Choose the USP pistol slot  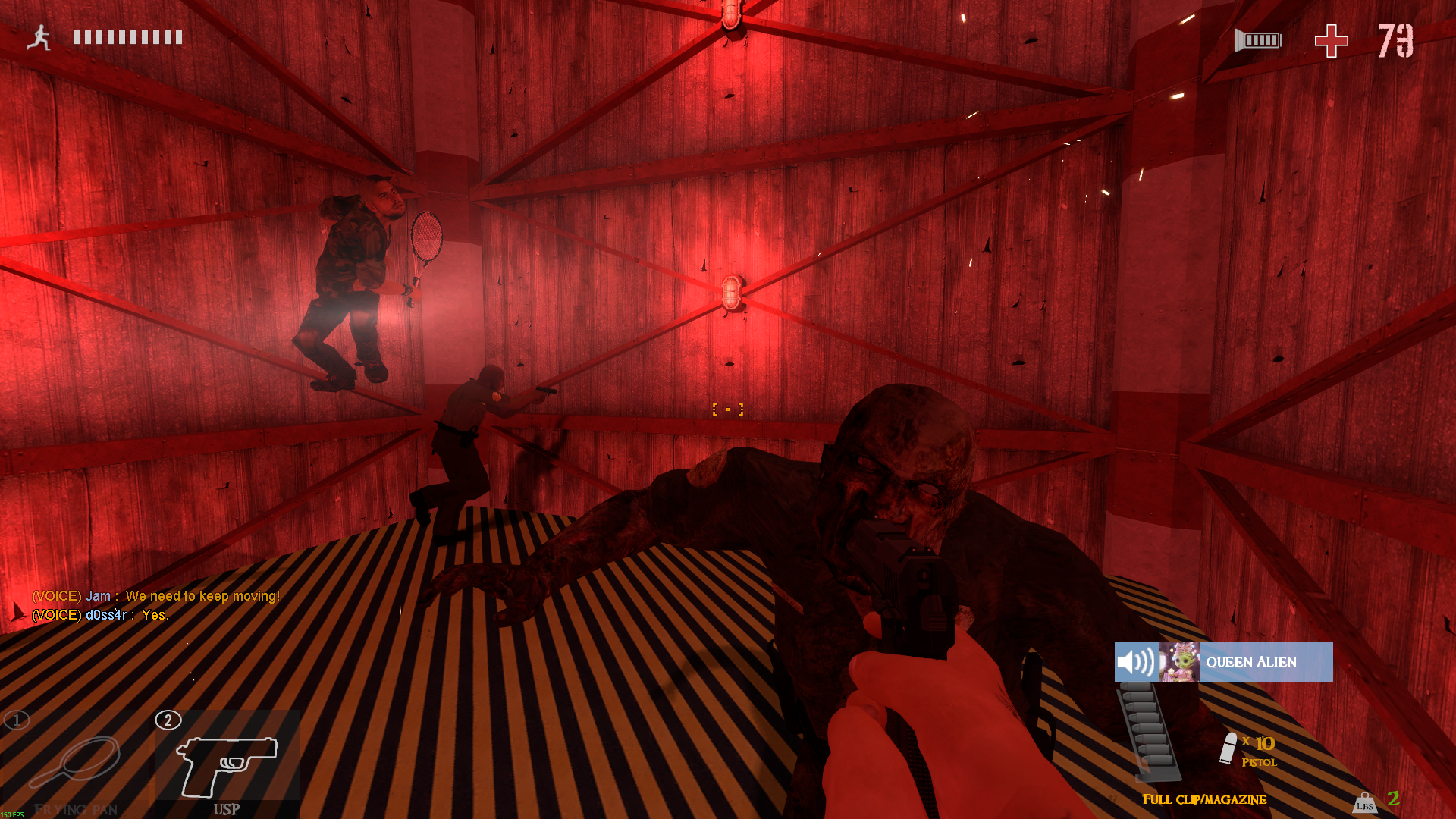227,764
